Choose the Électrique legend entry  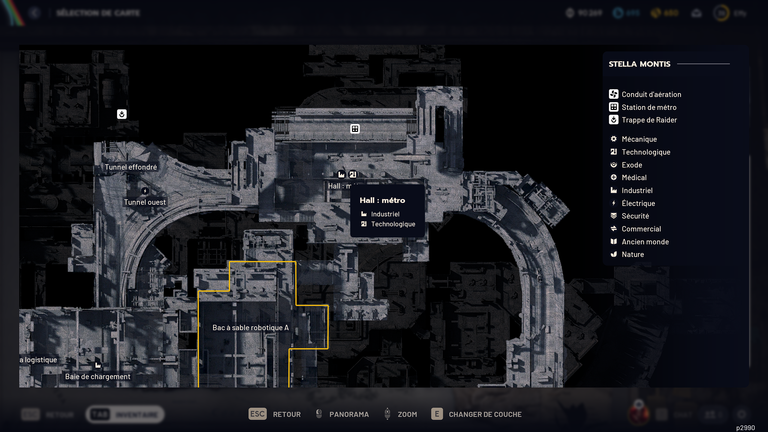[638, 203]
